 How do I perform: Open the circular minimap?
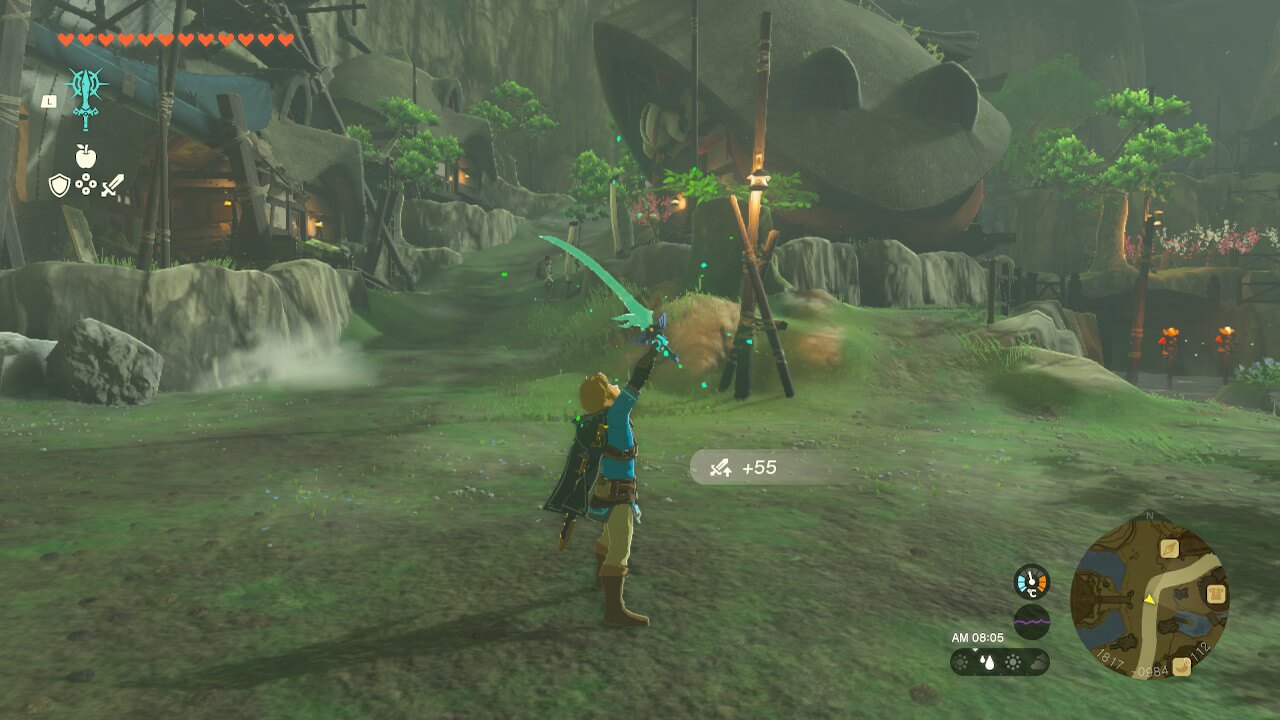click(1149, 596)
